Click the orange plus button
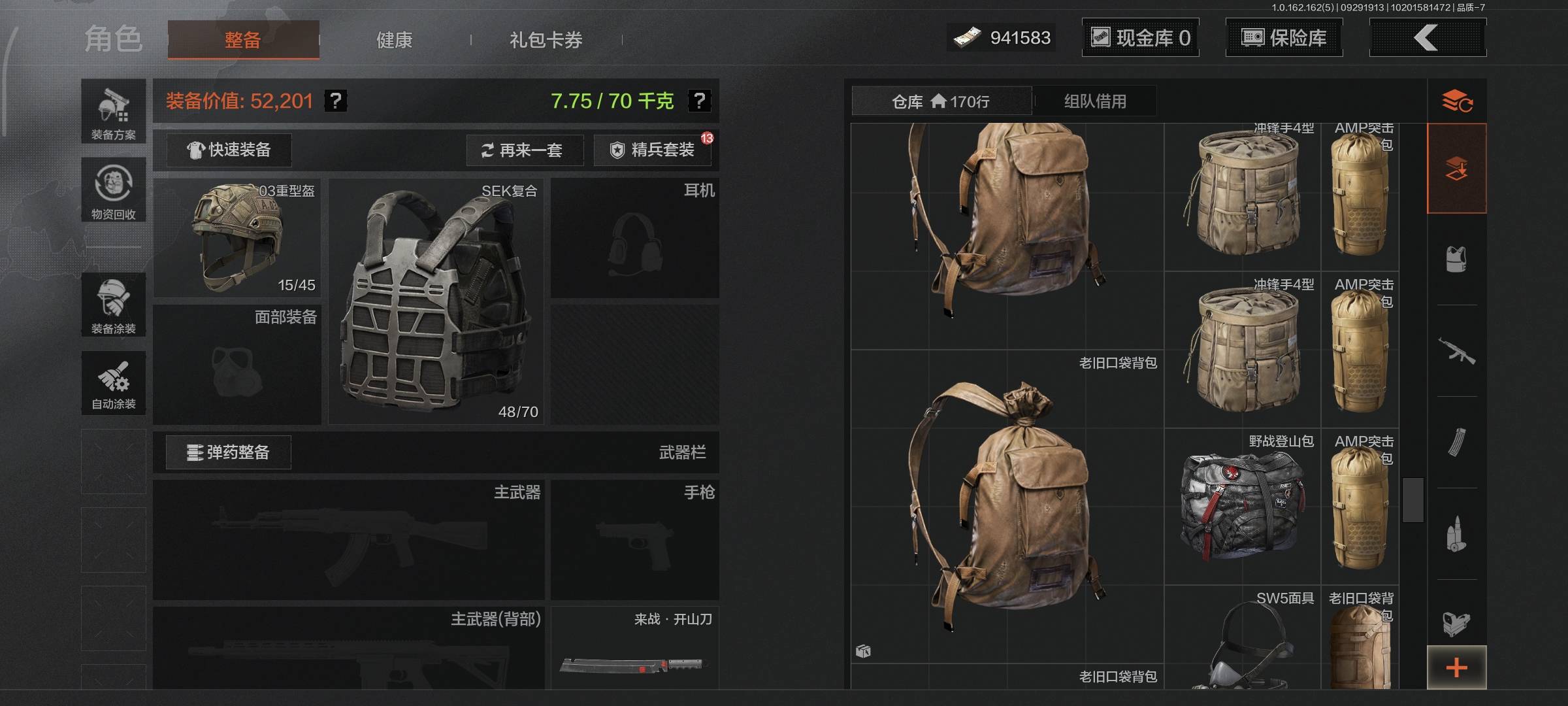Viewport: 1568px width, 706px height. point(1456,667)
